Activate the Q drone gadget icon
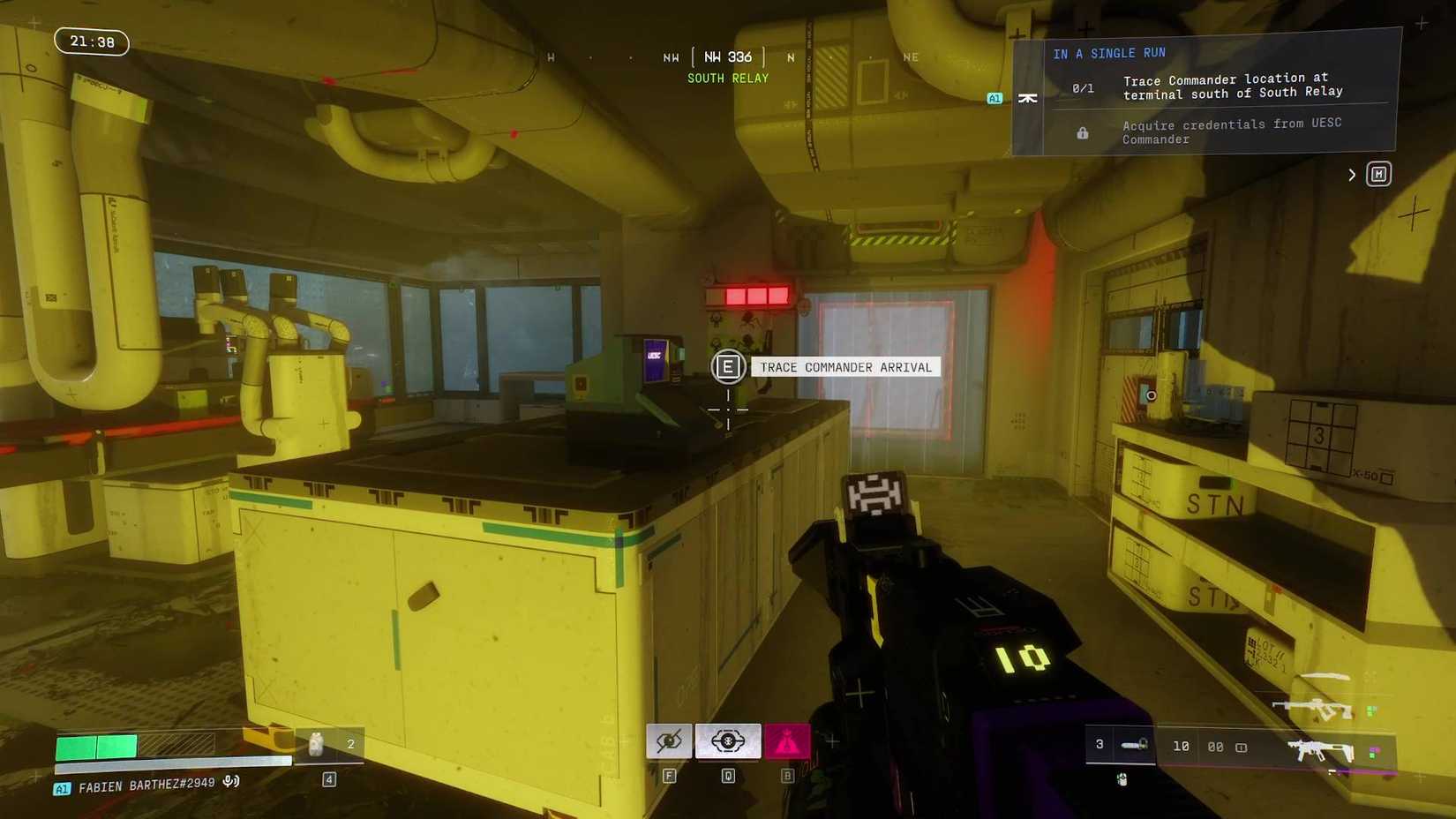 click(x=726, y=741)
